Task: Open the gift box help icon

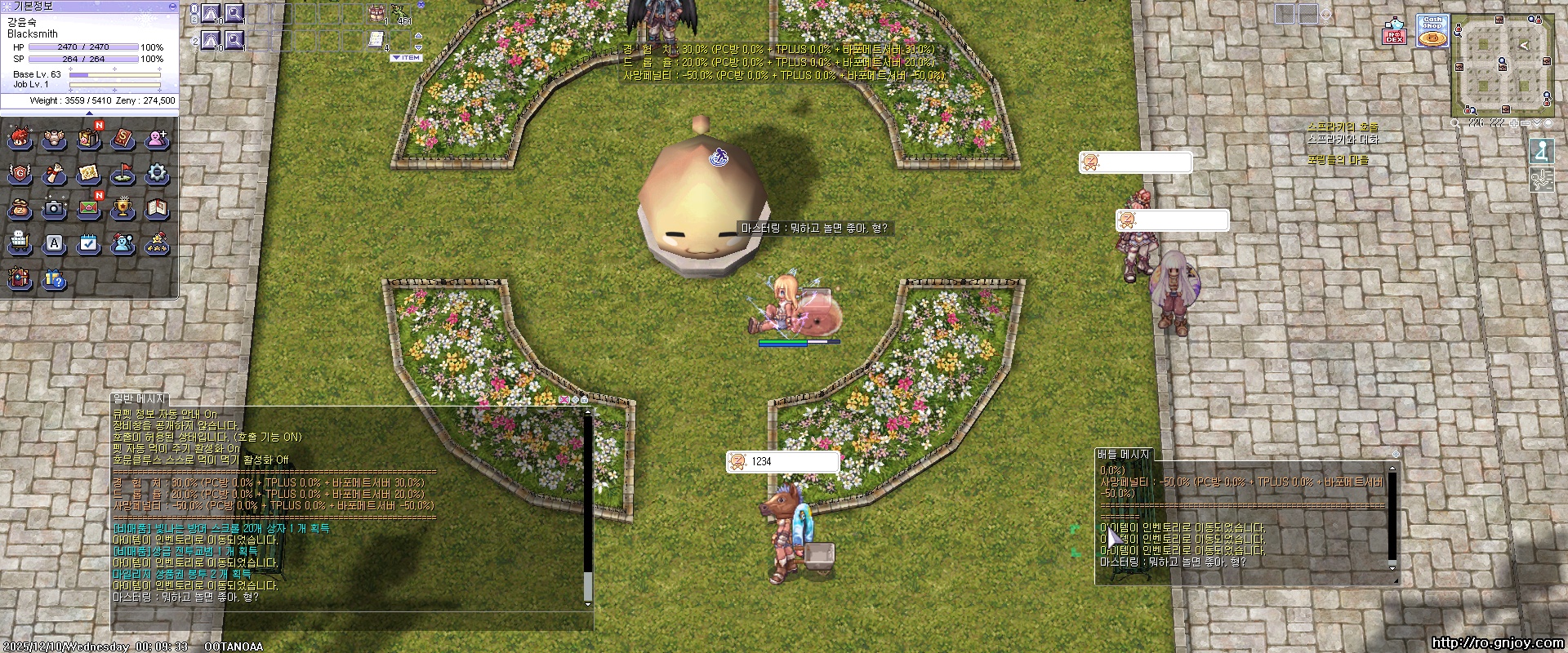Action: coord(54,280)
